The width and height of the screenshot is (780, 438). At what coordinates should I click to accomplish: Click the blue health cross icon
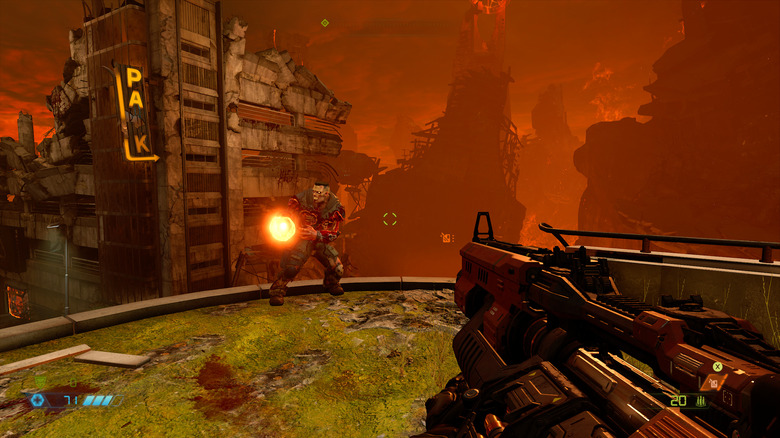(38, 400)
